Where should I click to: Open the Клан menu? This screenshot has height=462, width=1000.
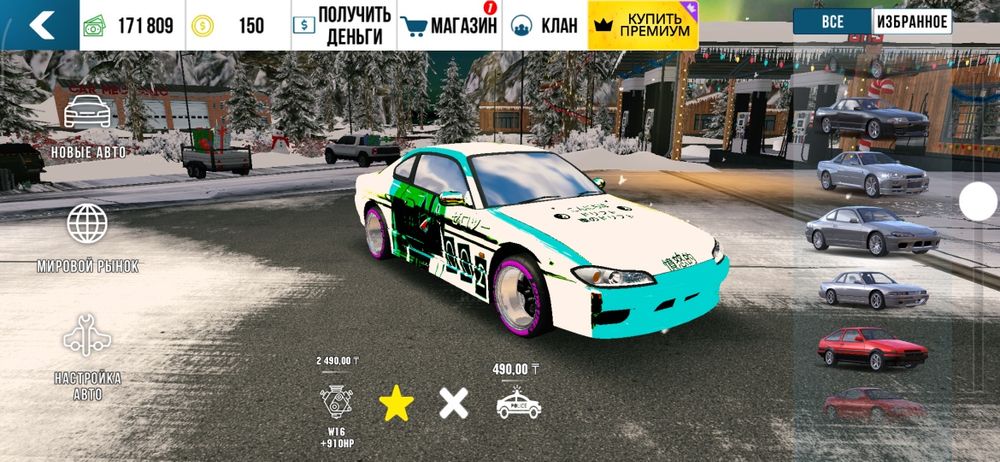544,25
